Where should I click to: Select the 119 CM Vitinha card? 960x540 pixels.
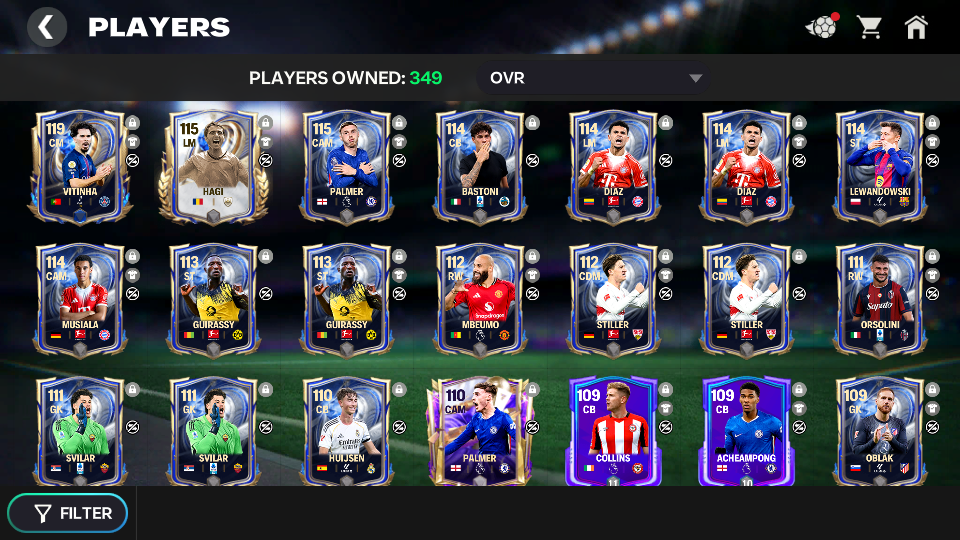tap(80, 167)
